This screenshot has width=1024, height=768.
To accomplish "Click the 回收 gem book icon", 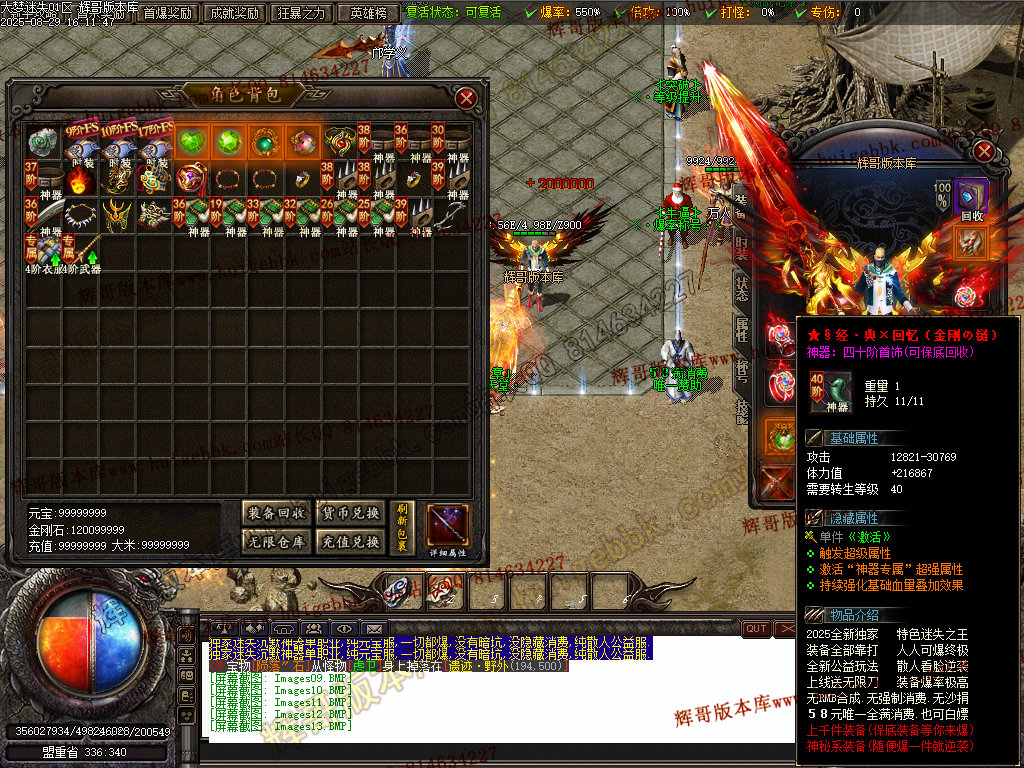I will click(x=971, y=197).
